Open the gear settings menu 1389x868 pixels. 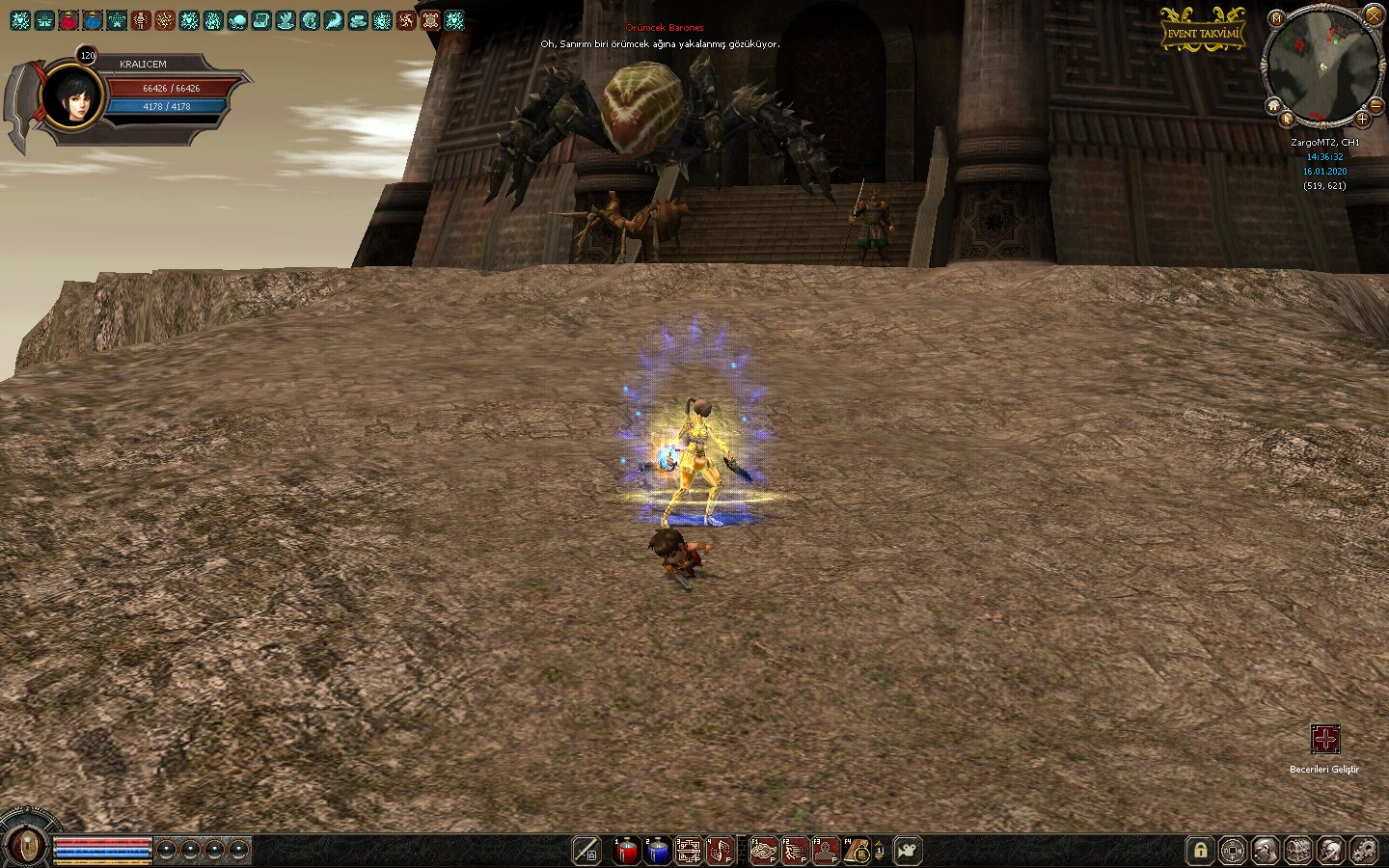click(1364, 851)
